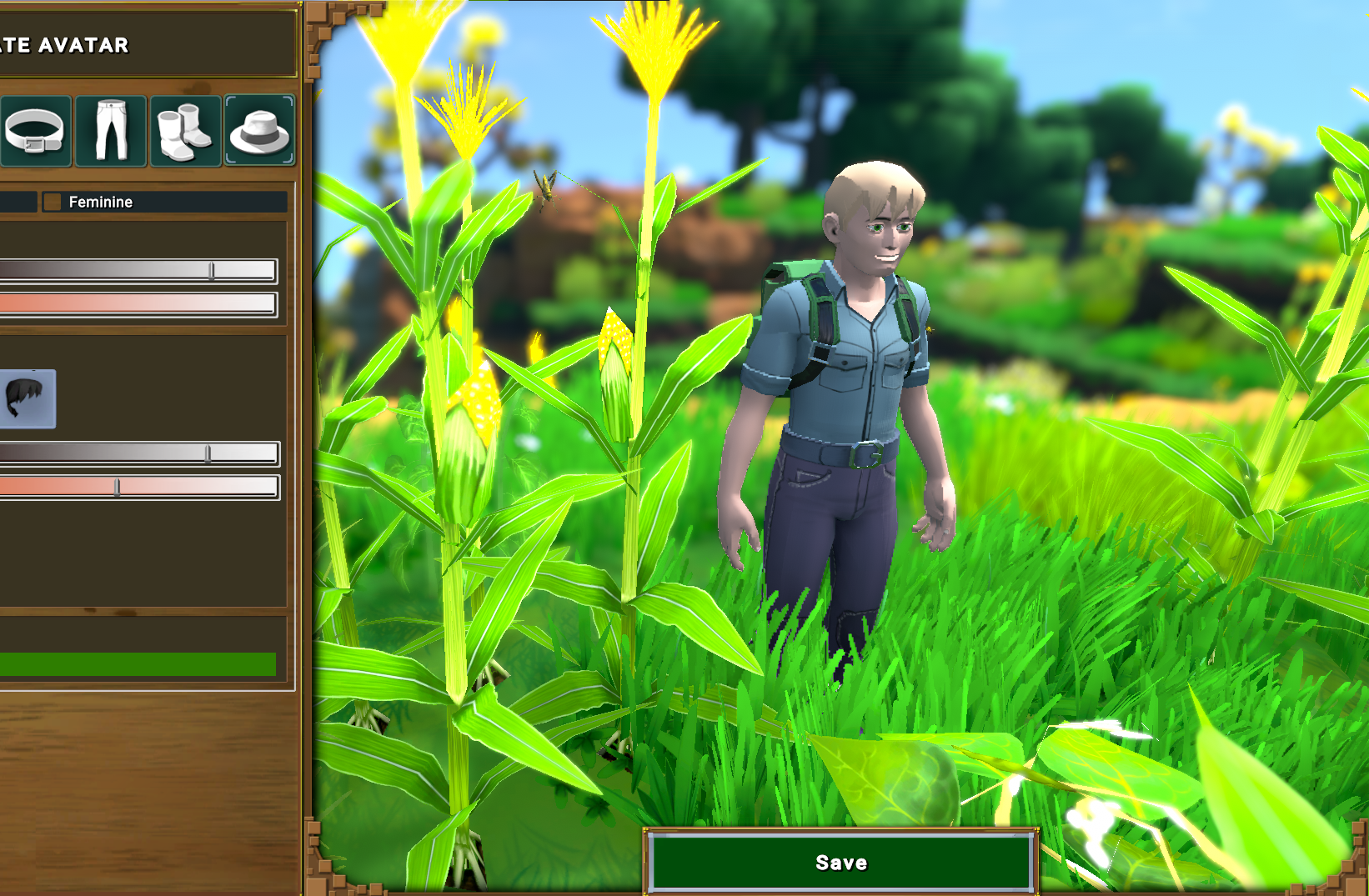Switch to the pants clothing category
1369x896 pixels.
pos(111,132)
